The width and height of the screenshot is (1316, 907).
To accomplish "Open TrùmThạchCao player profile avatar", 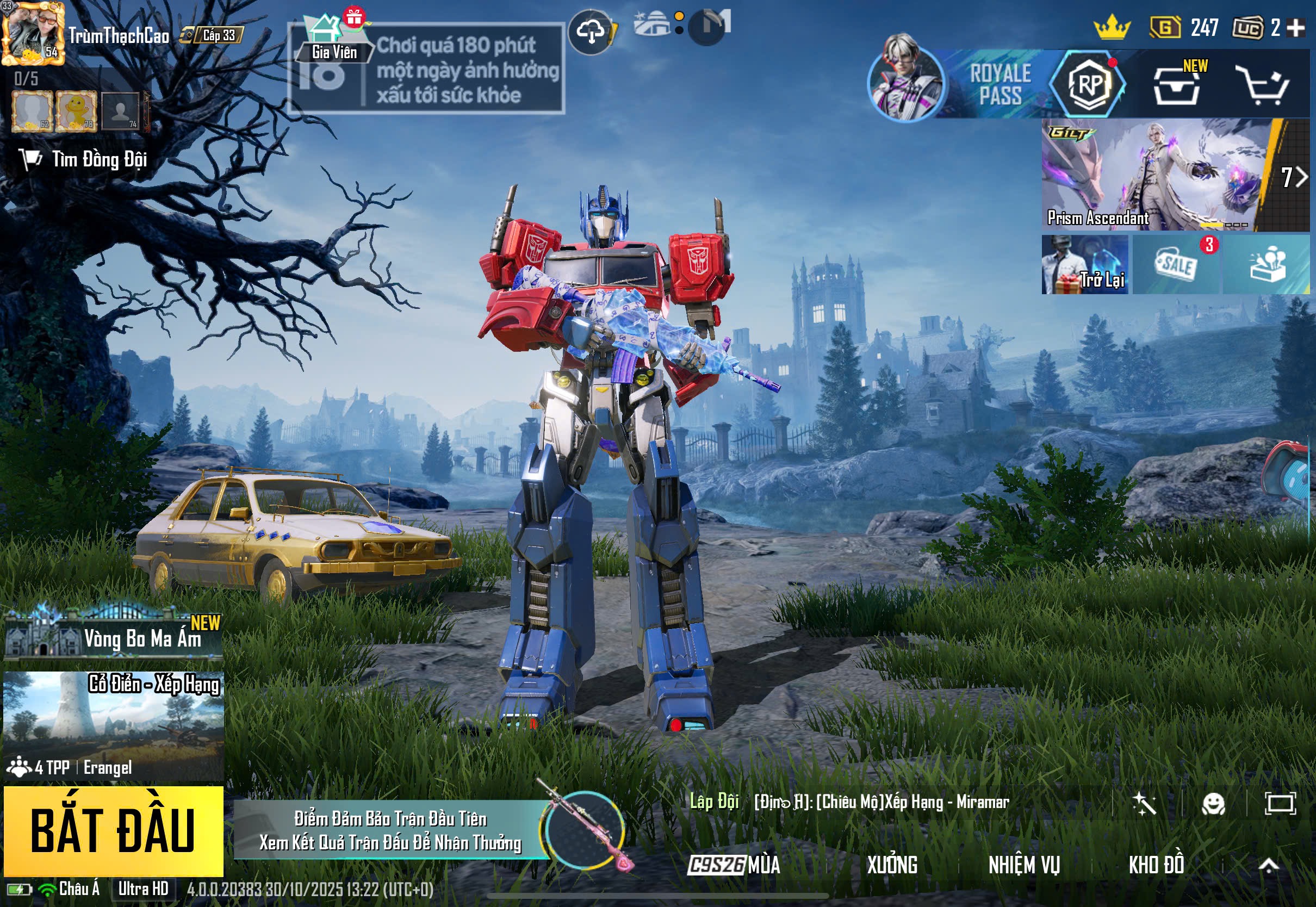I will coord(32,33).
